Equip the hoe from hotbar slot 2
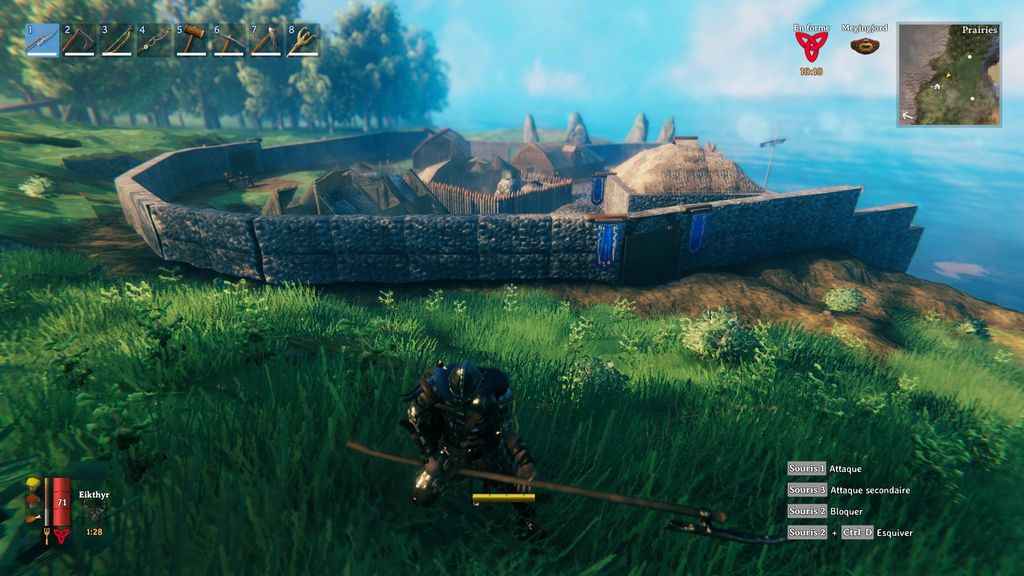This screenshot has width=1024, height=576. (79, 40)
